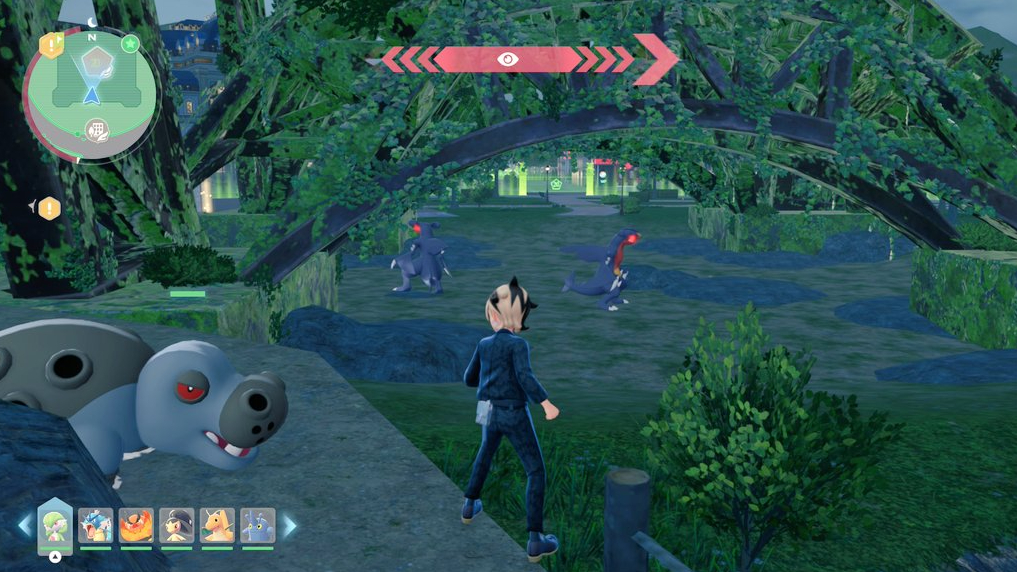1017x572 pixels.
Task: Select the building icon on the minimap
Action: tap(97, 131)
